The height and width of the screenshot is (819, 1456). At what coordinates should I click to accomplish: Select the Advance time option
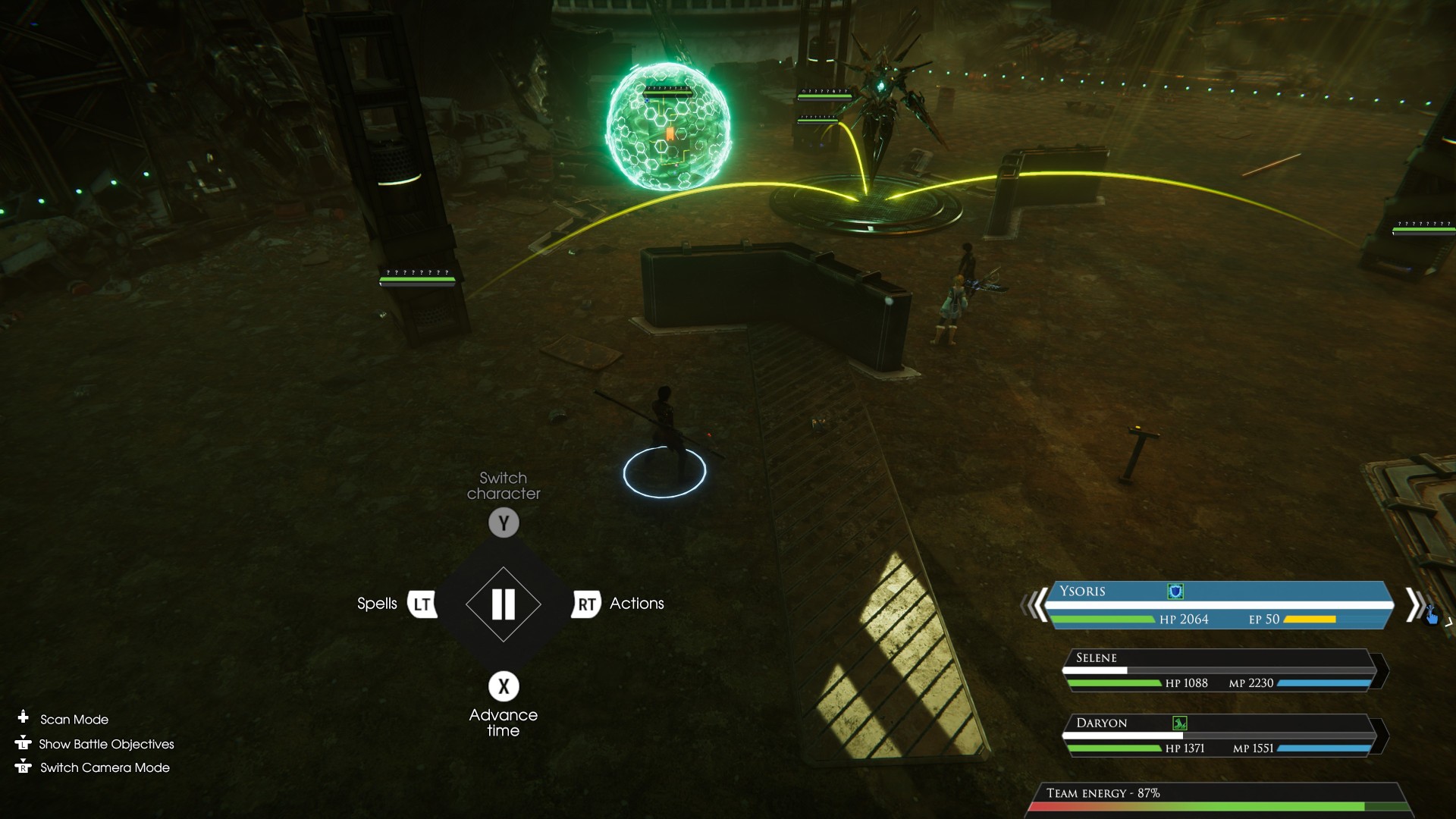point(504,686)
